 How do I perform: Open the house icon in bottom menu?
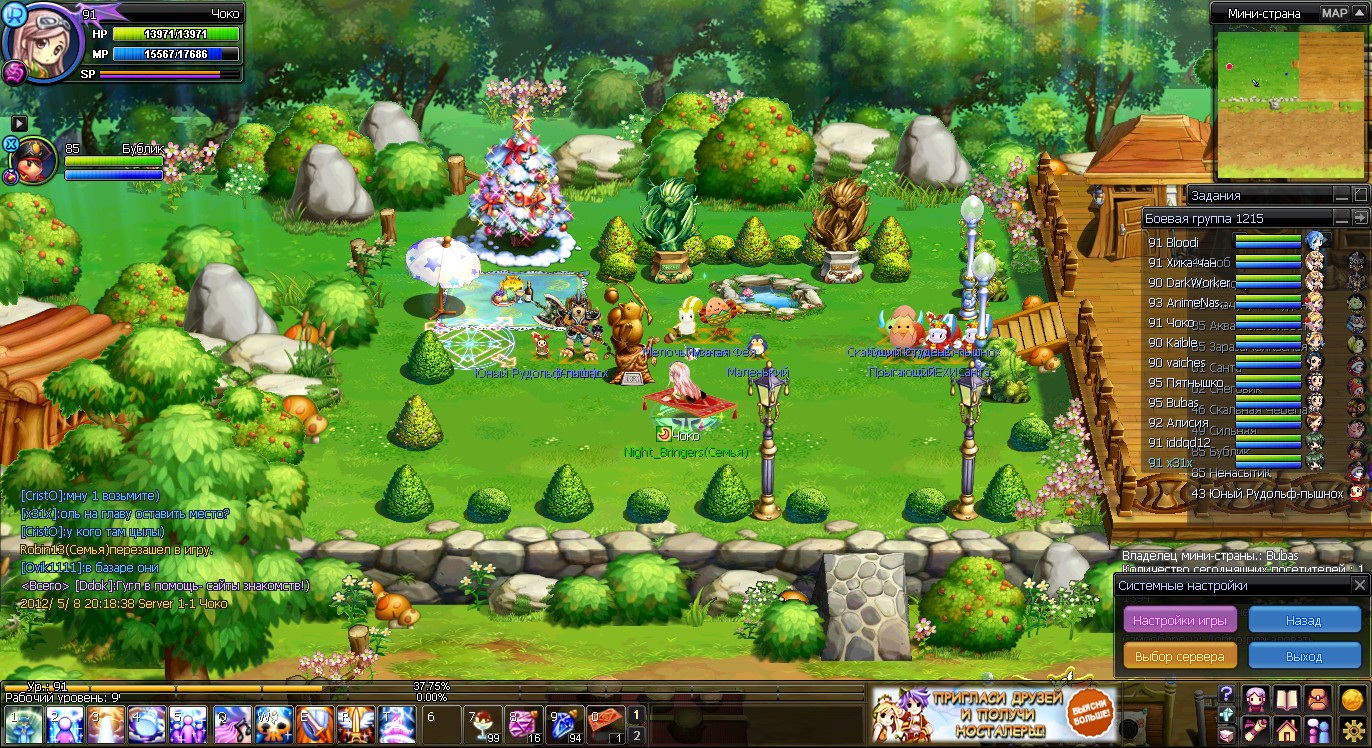[1287, 729]
